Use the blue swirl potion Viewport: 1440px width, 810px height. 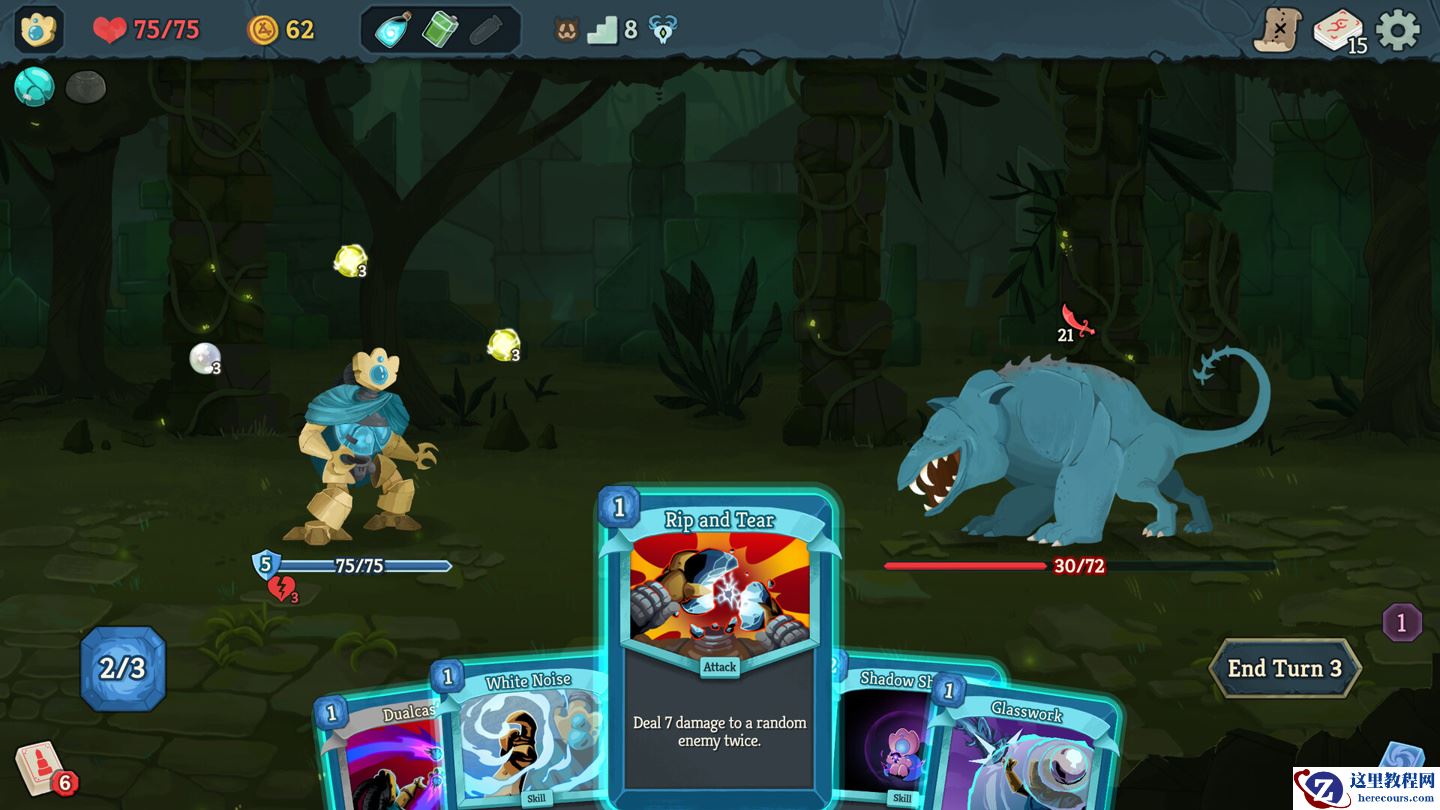pyautogui.click(x=393, y=30)
